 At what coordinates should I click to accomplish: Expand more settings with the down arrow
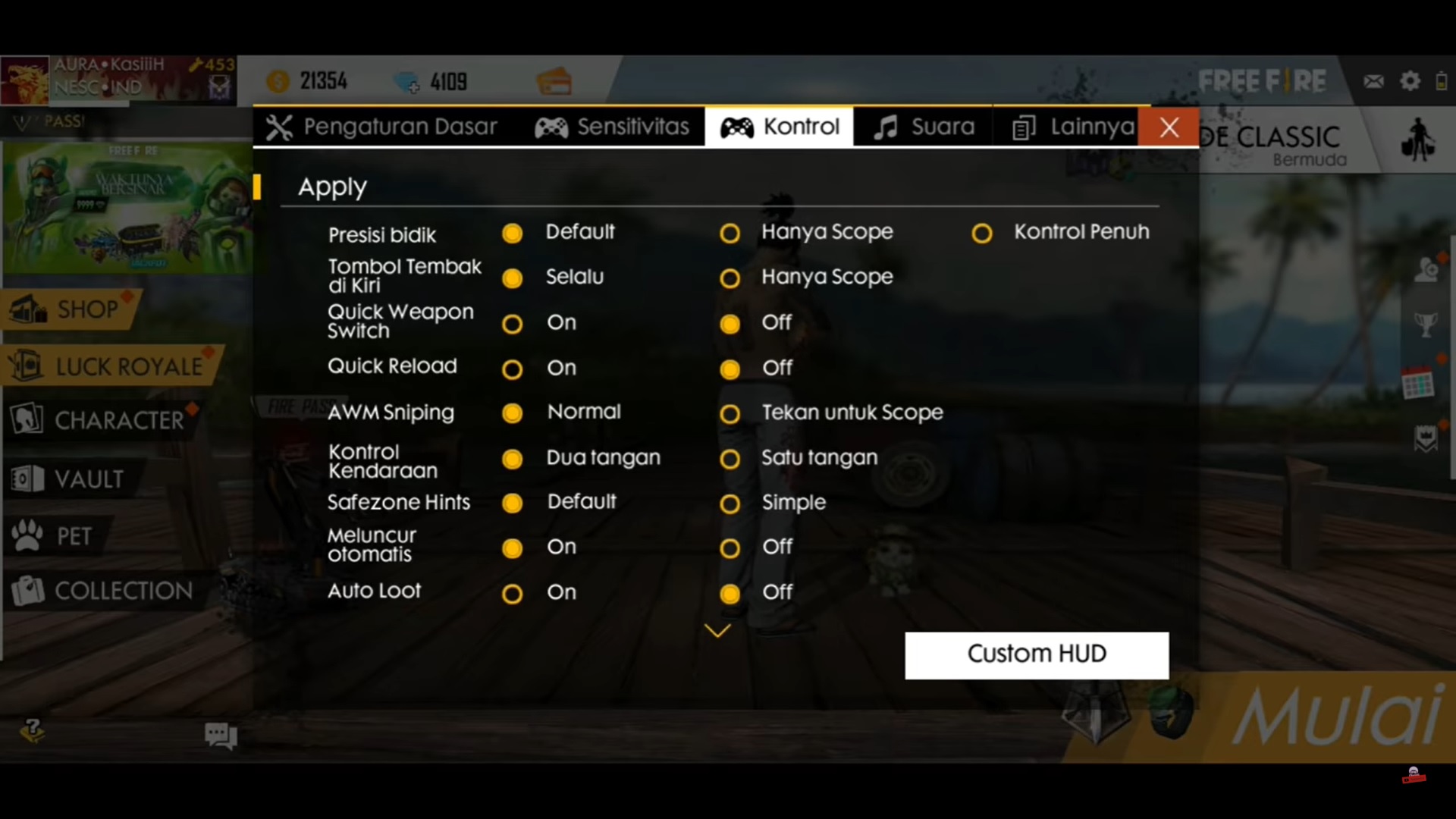click(716, 630)
